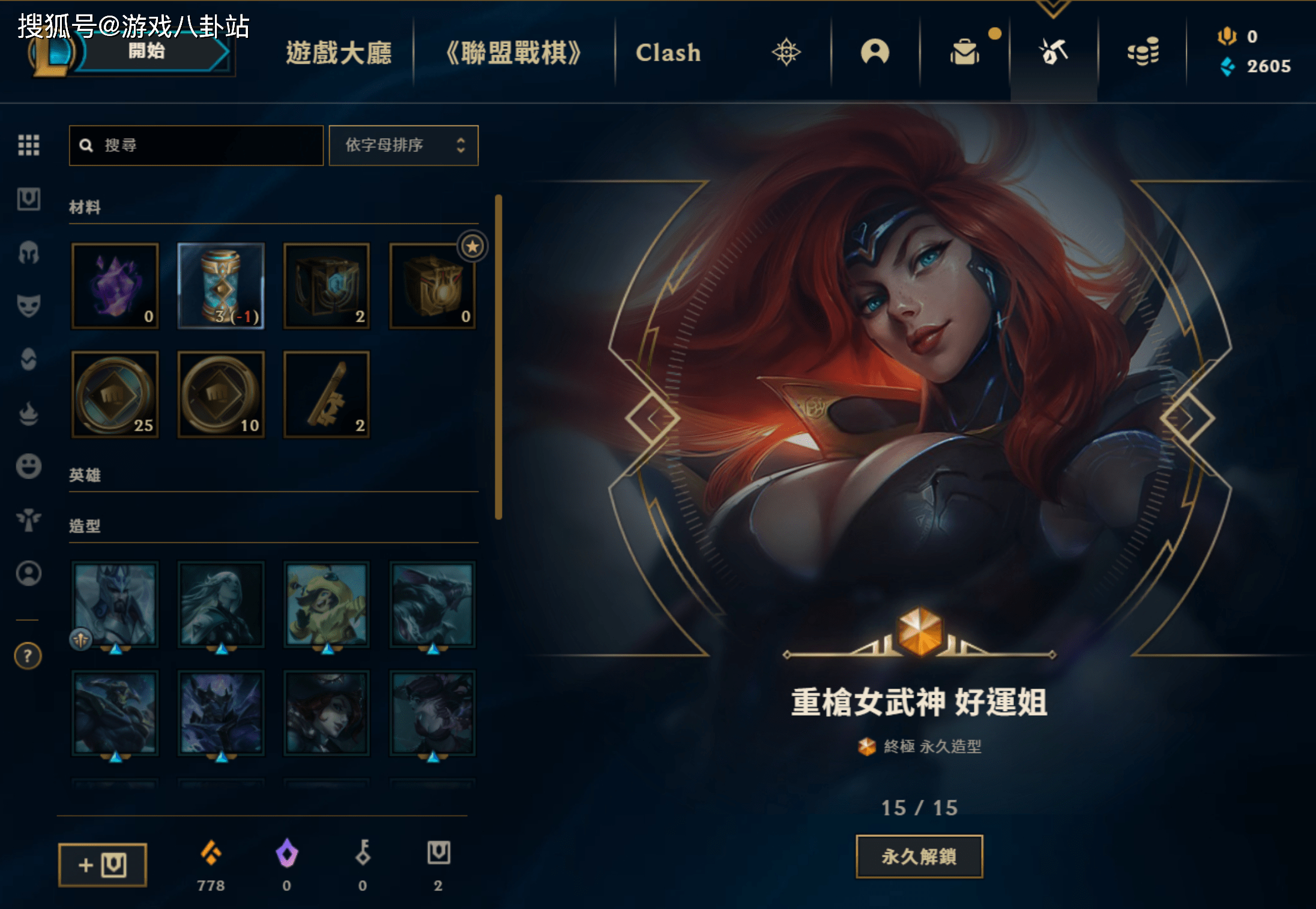1316x909 pixels.
Task: Select the yellow bee skin shard
Action: [327, 605]
